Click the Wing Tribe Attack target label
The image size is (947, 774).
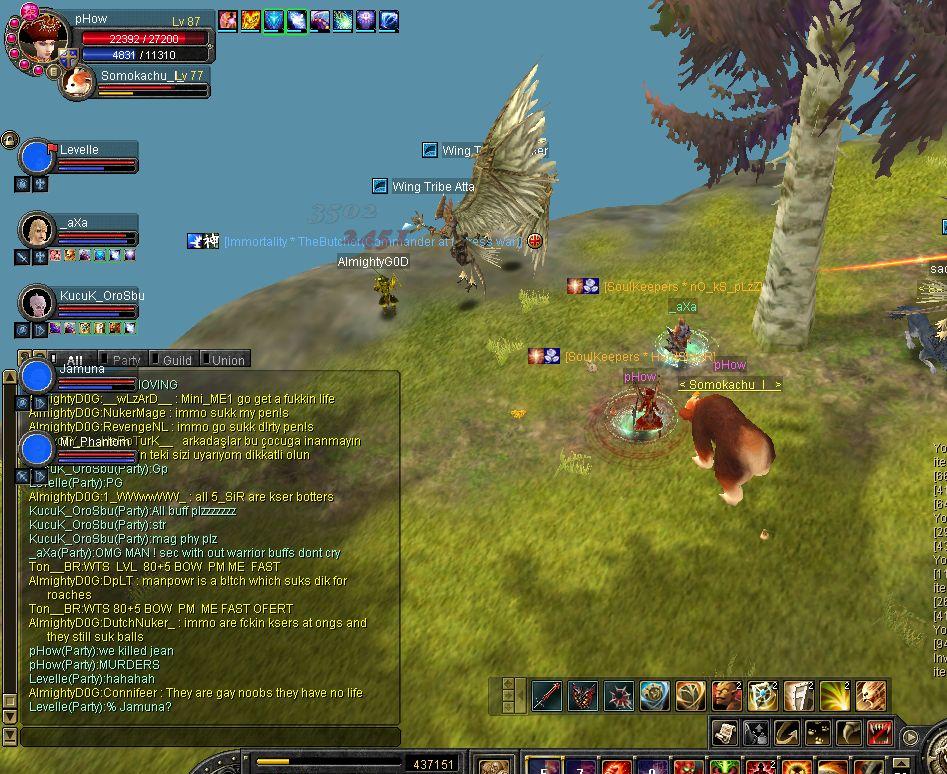tap(432, 187)
